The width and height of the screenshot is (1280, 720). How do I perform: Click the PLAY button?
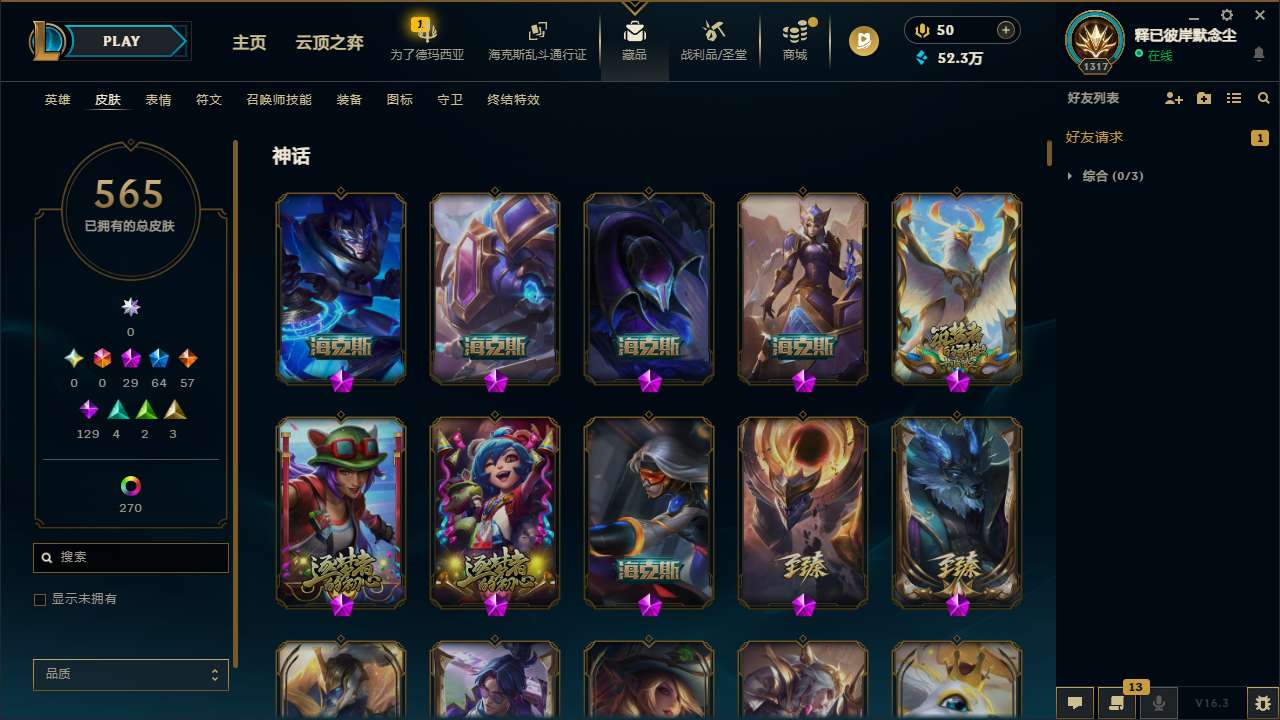point(121,41)
